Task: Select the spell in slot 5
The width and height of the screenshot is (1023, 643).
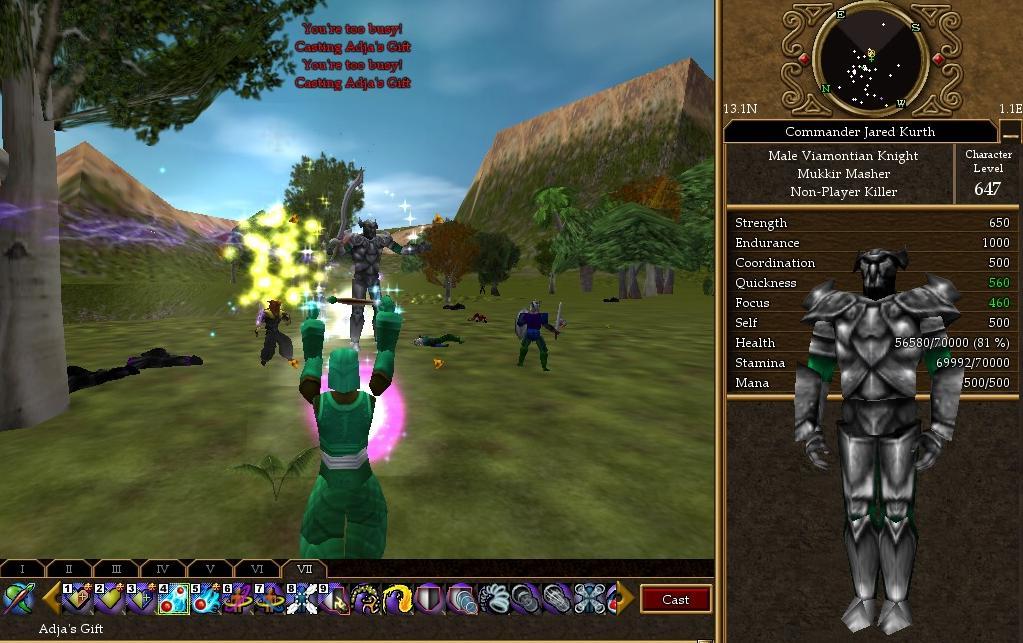Action: coord(206,599)
